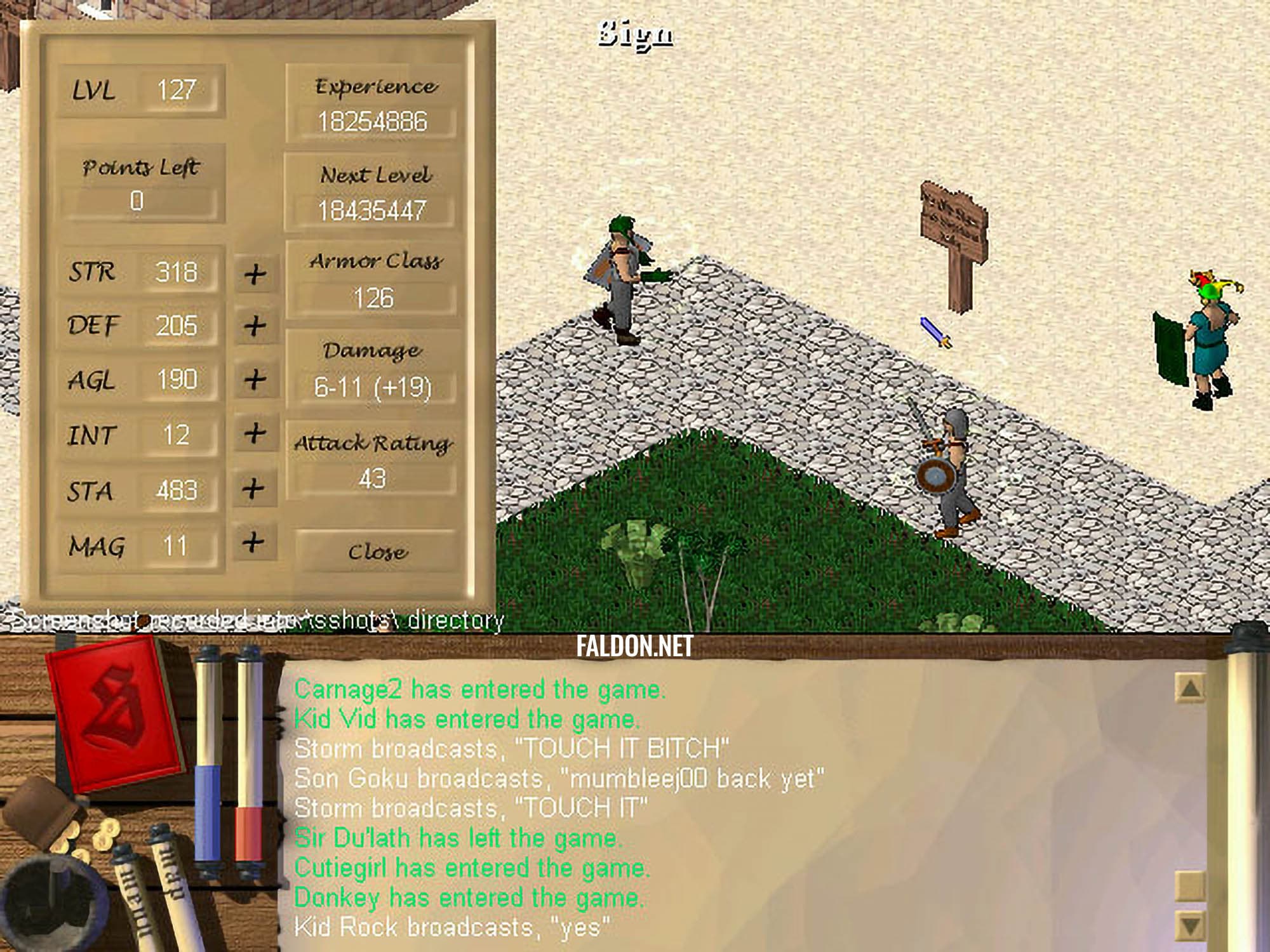Close the character stats panel
The width and height of the screenshot is (1270, 952).
[377, 551]
